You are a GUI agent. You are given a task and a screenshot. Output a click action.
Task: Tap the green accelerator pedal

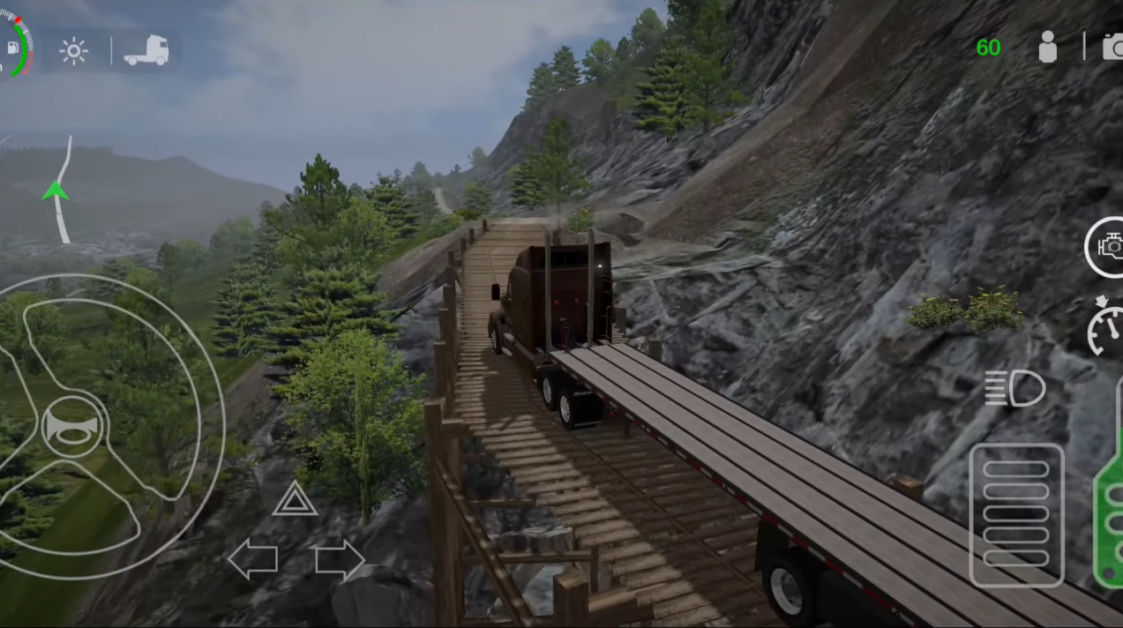click(1110, 510)
